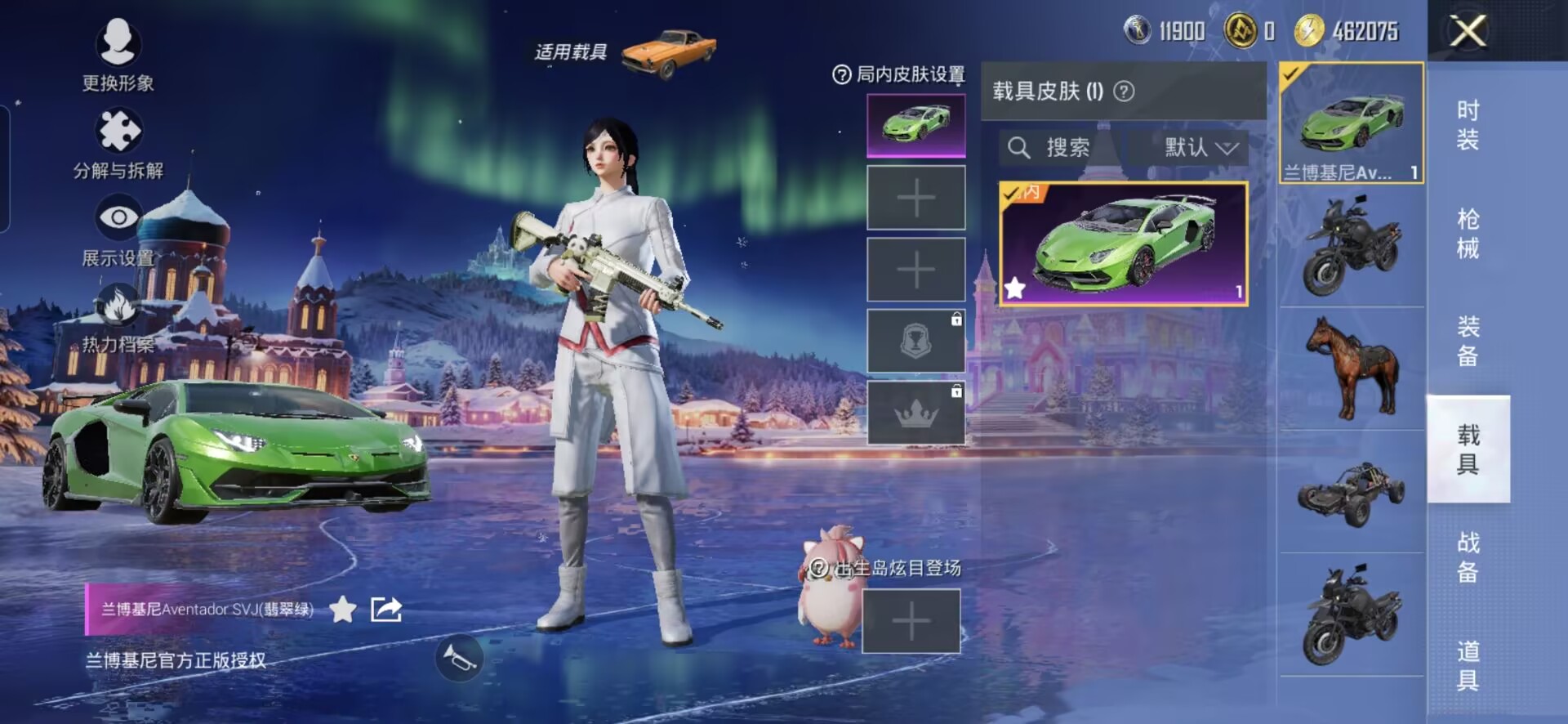Open the 默认 sort dropdown
The image size is (1568, 724).
pos(1199,148)
